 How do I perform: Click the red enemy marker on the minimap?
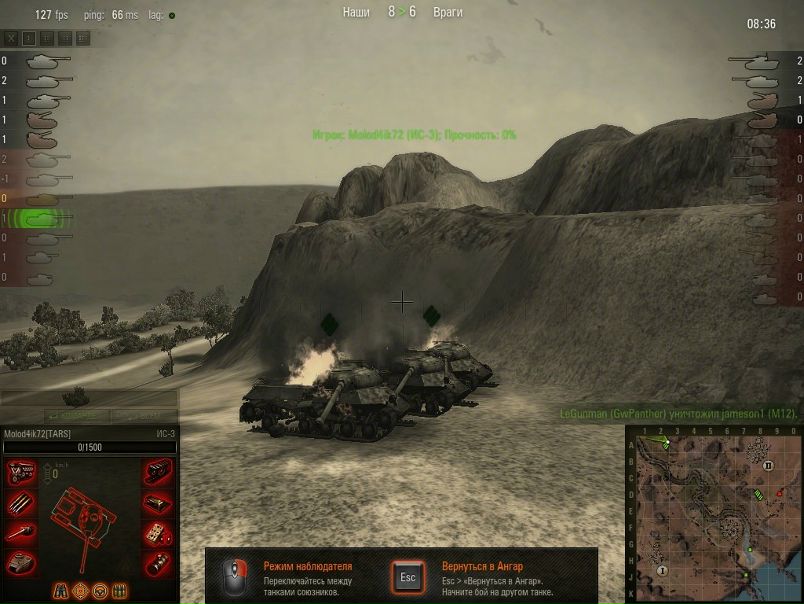coord(779,494)
